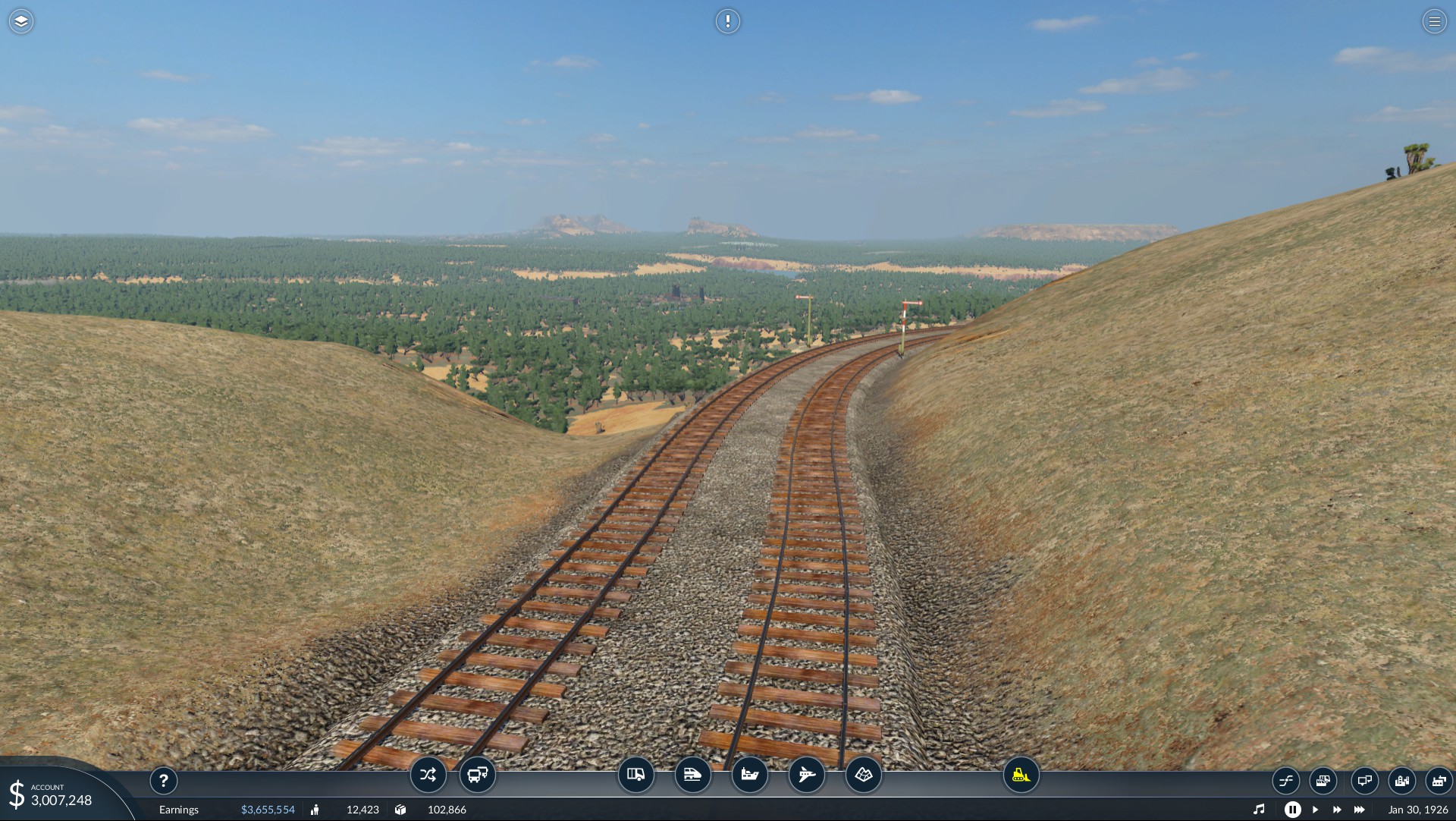This screenshot has width=1456, height=821.
Task: Open the help question mark button
Action: 164,781
